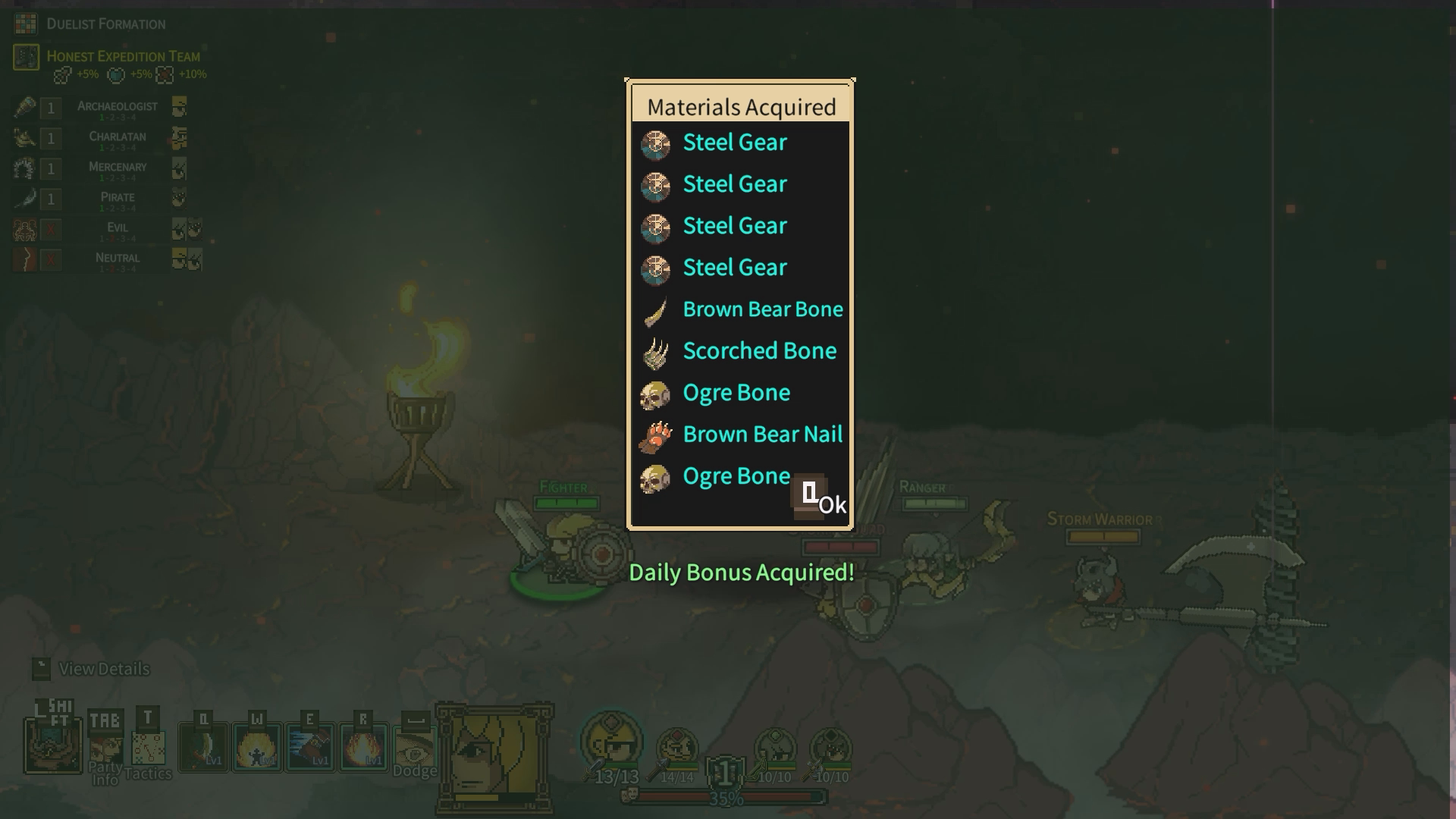Select the Neutral alignment row
The image size is (1456, 819).
point(117,259)
